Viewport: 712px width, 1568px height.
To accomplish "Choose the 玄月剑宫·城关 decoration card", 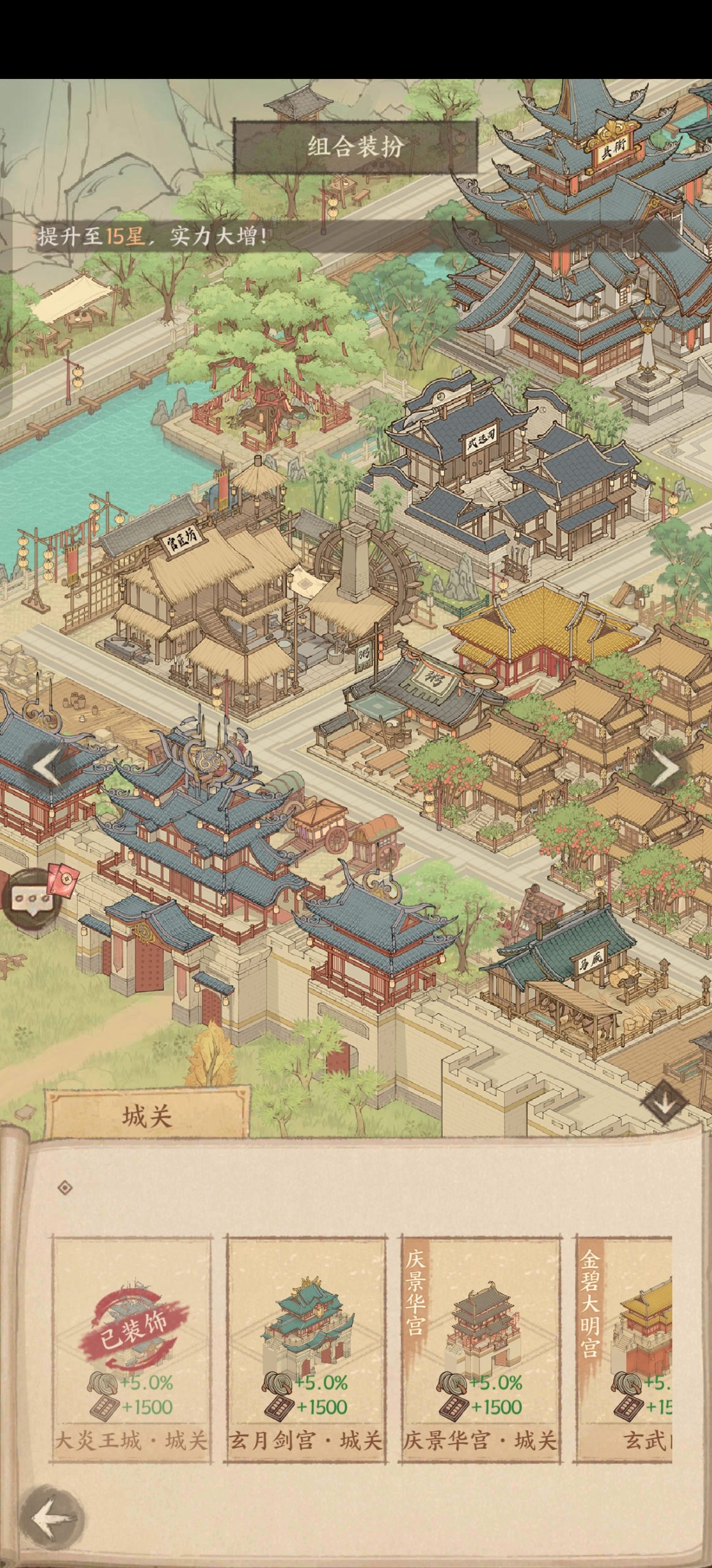I will pyautogui.click(x=305, y=1347).
